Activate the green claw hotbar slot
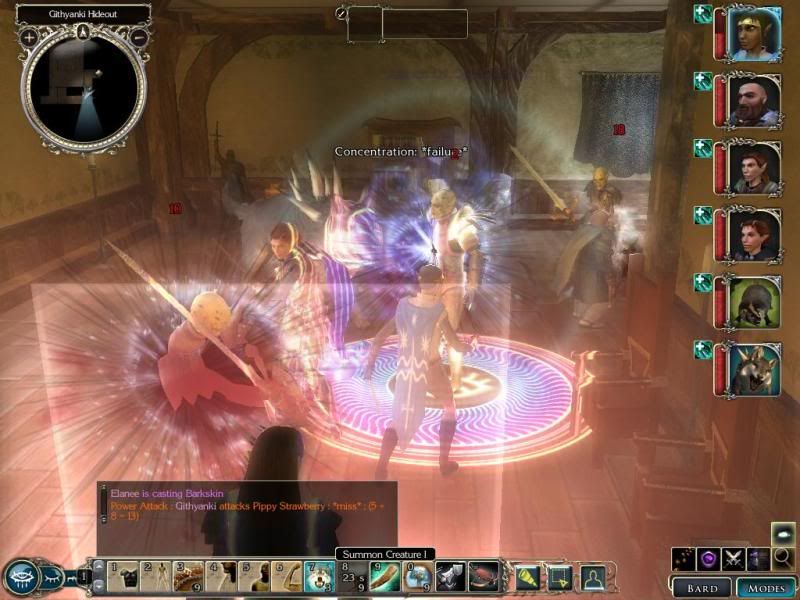The width and height of the screenshot is (800, 600). coord(385,575)
